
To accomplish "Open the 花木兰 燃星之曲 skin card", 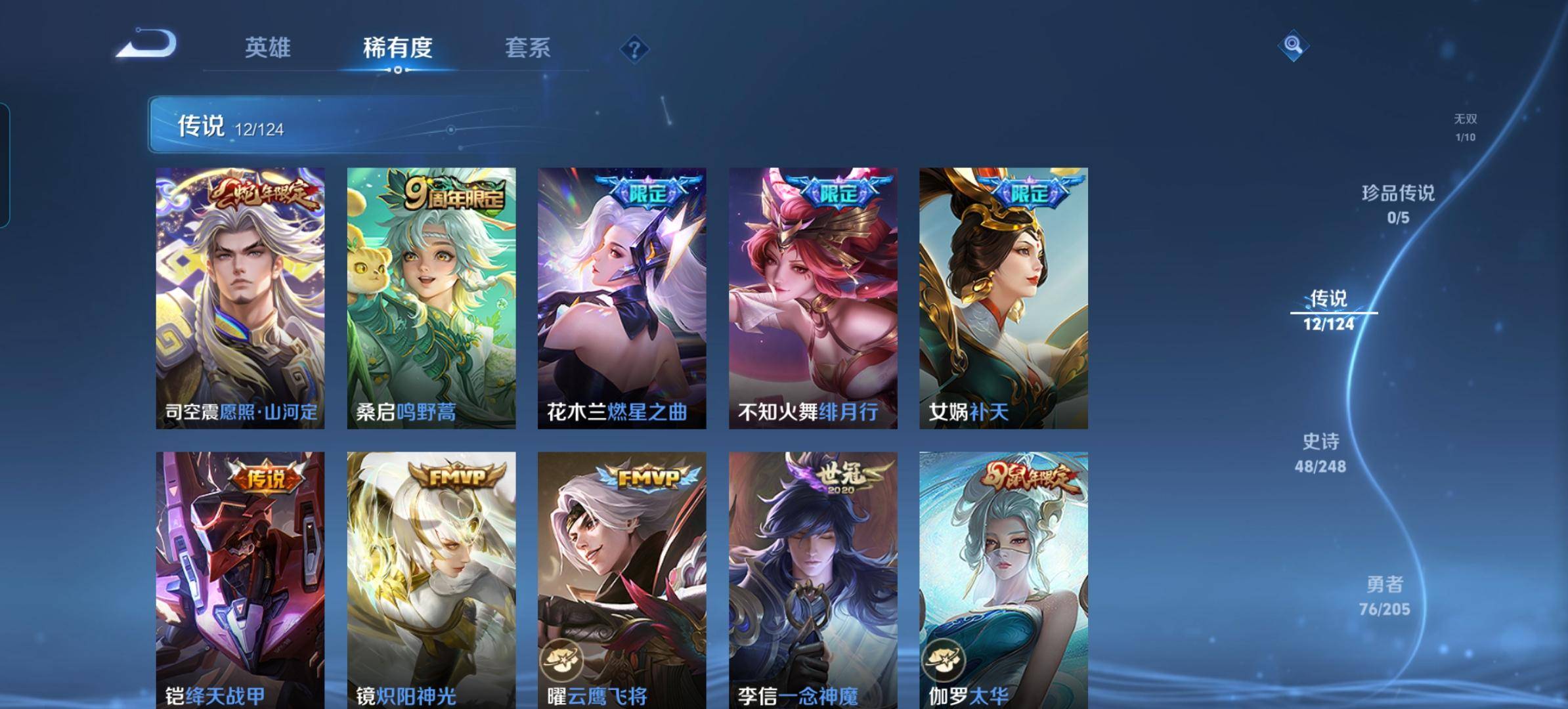I will (622, 298).
